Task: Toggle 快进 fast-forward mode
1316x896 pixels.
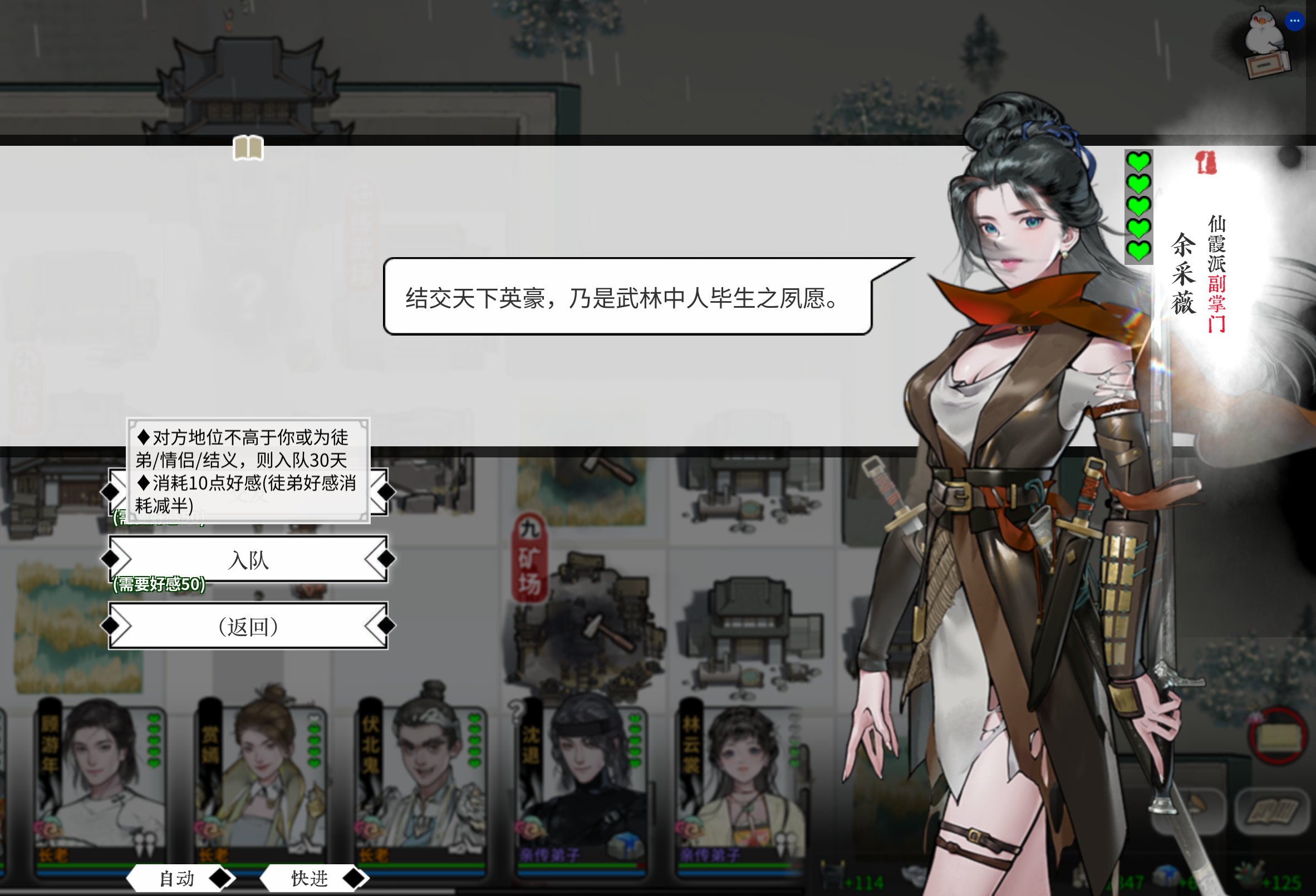Action: (308, 878)
